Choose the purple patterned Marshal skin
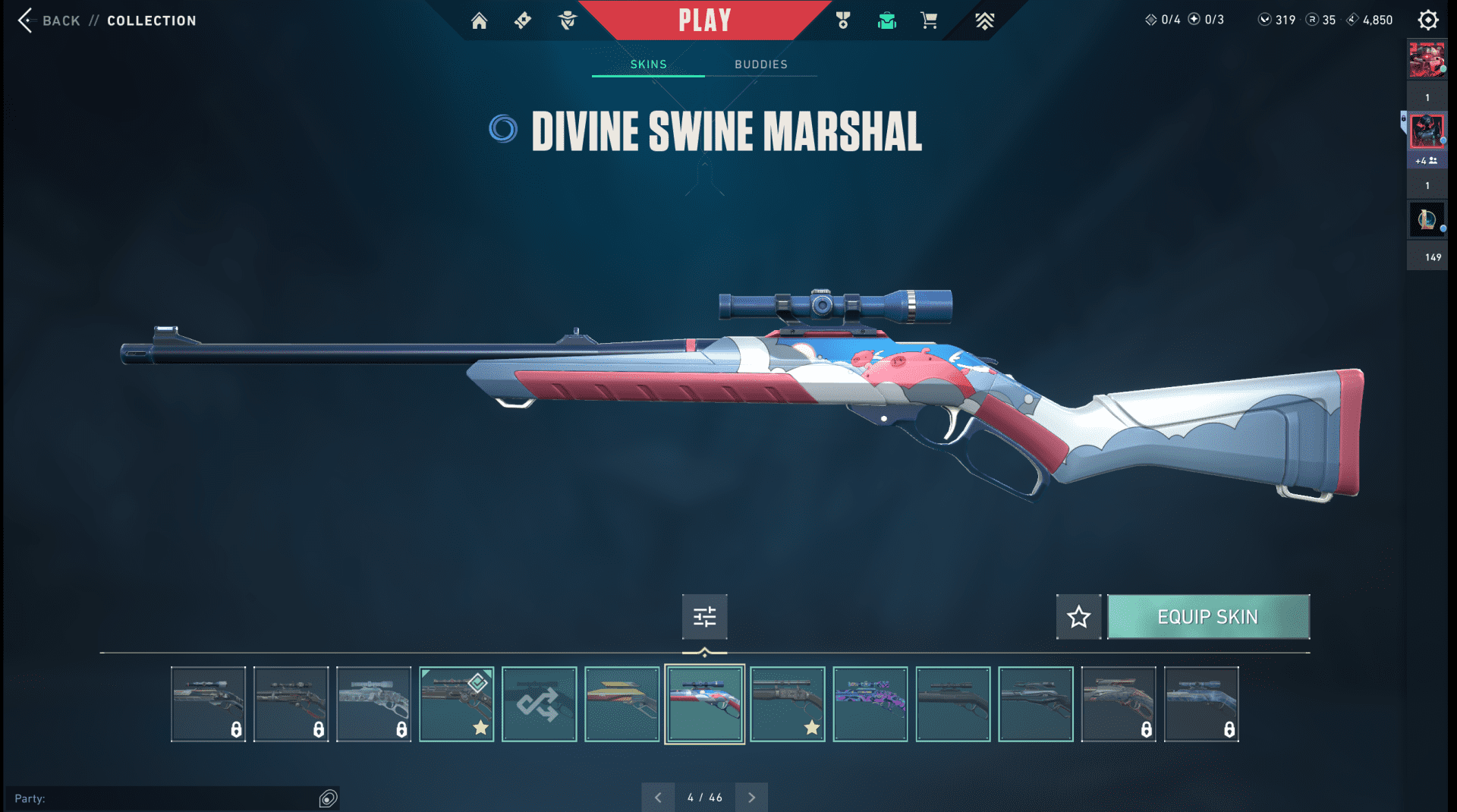 pos(870,704)
